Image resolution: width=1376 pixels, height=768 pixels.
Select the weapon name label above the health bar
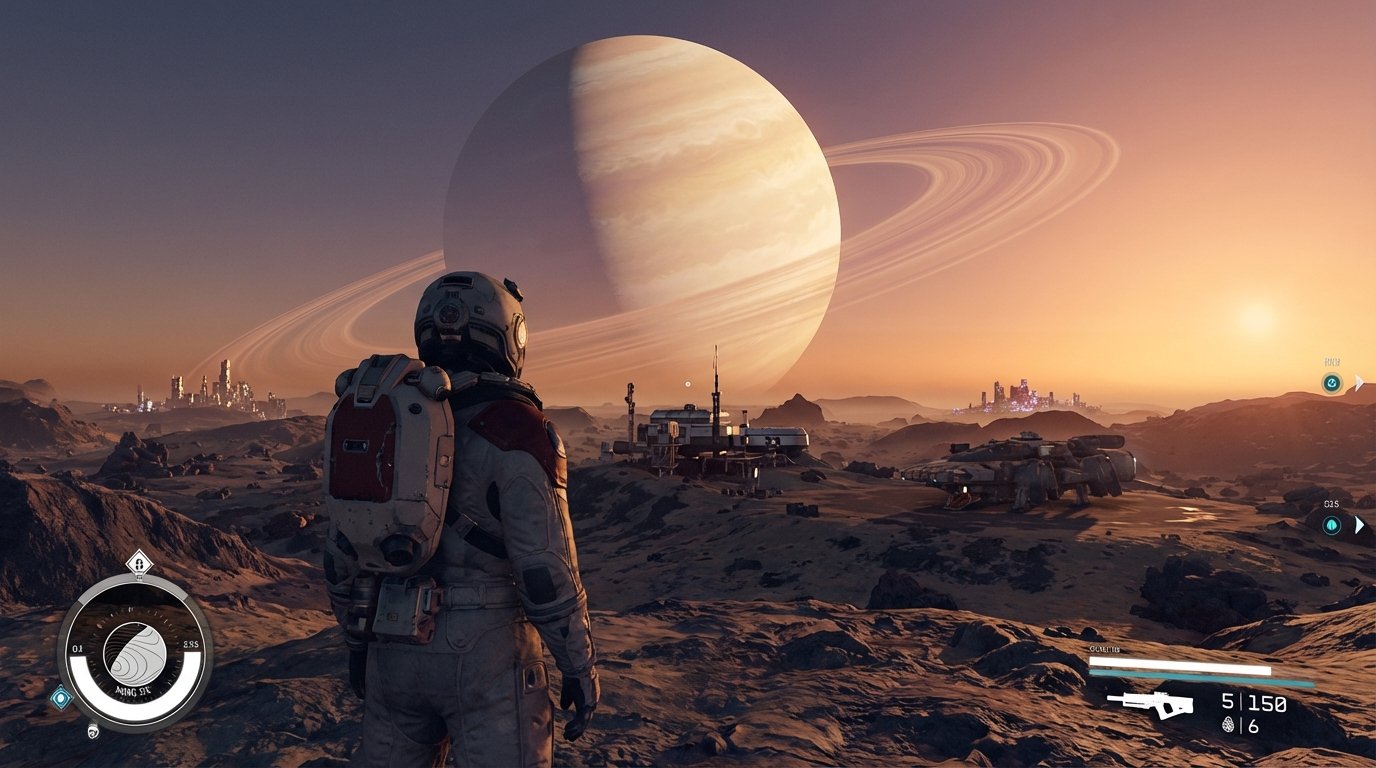click(1104, 648)
